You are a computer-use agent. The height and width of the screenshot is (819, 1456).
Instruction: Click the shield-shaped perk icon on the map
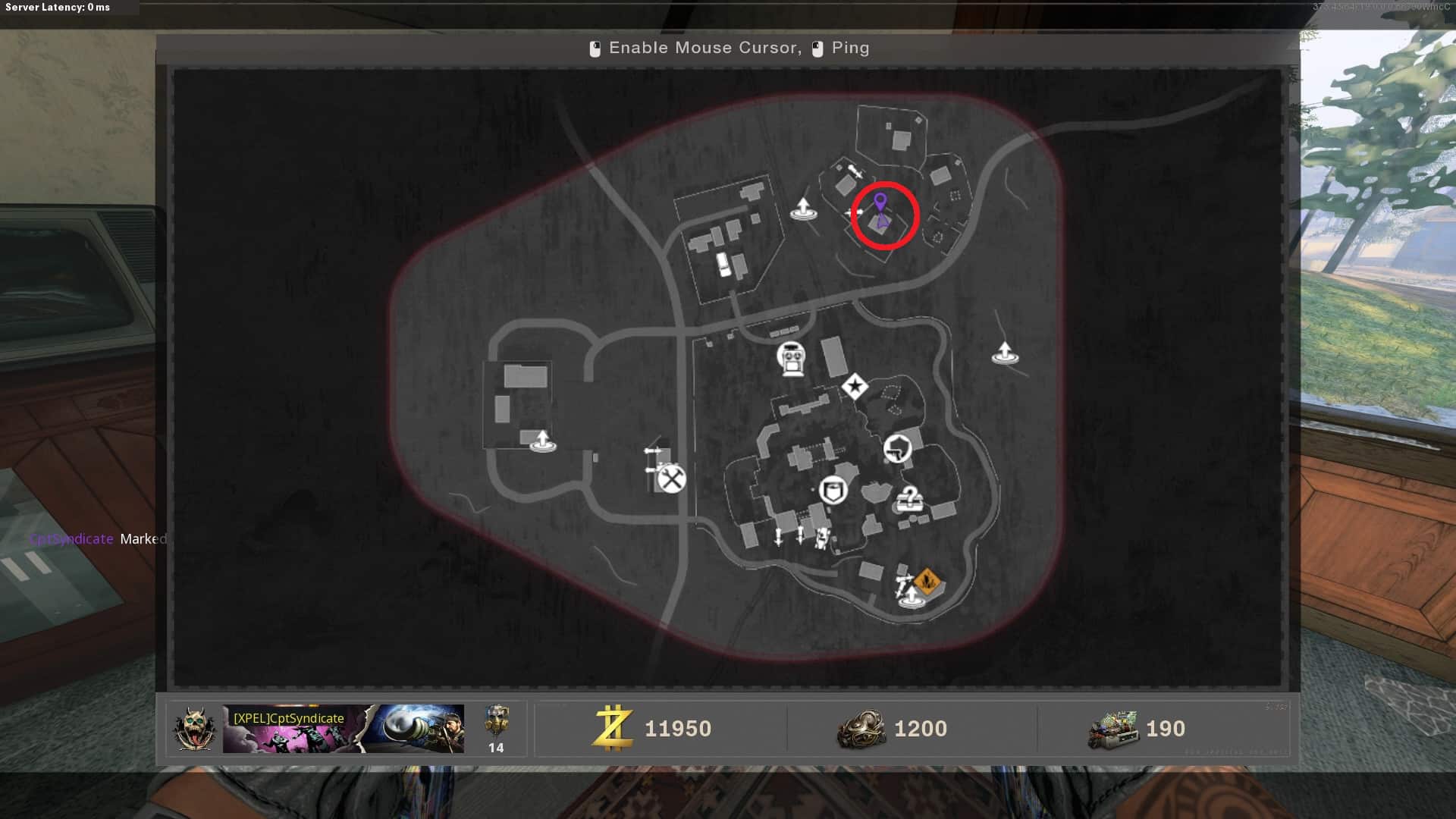pos(833,490)
